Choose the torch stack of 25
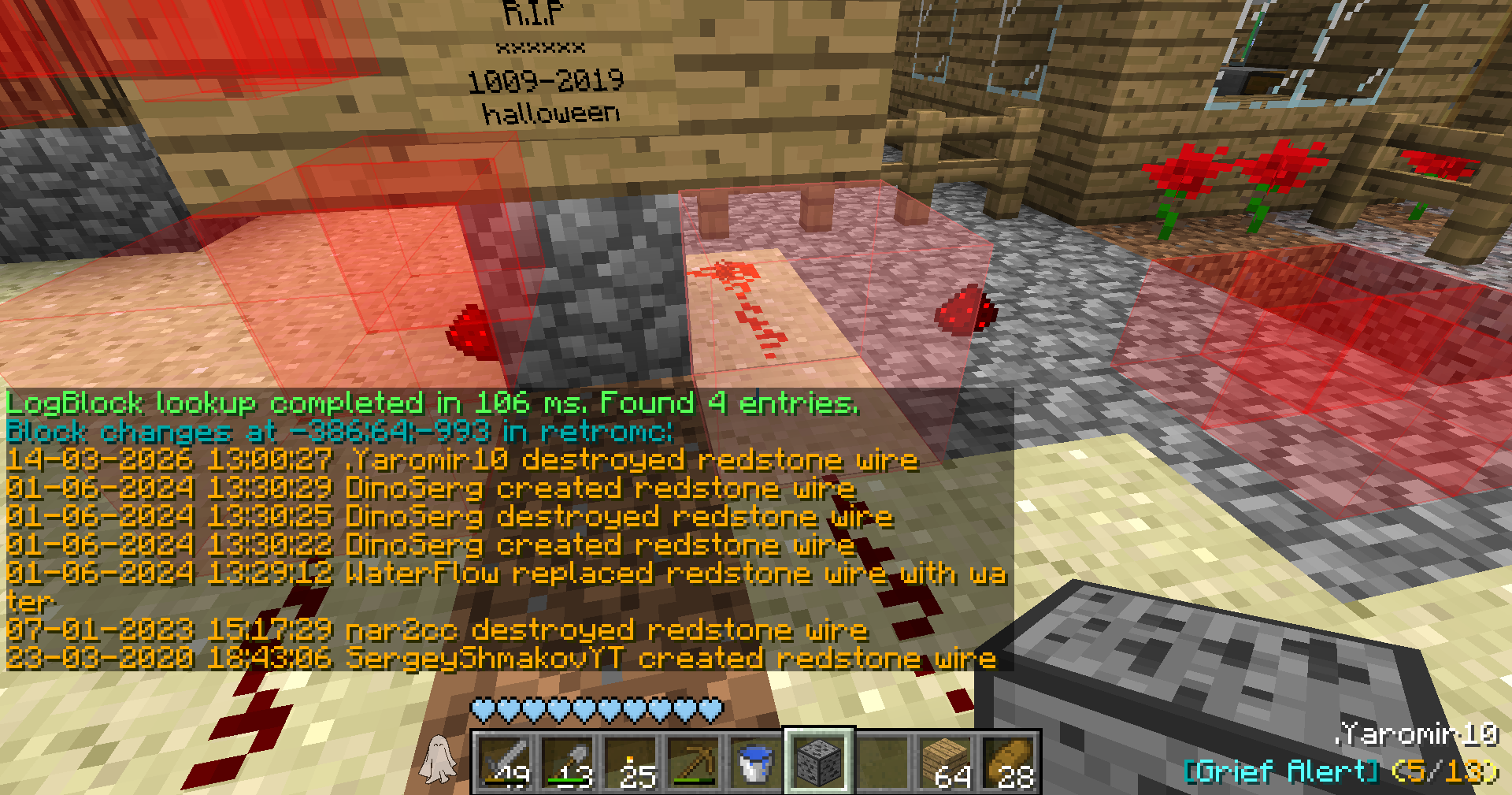Image resolution: width=1512 pixels, height=795 pixels. 630,762
